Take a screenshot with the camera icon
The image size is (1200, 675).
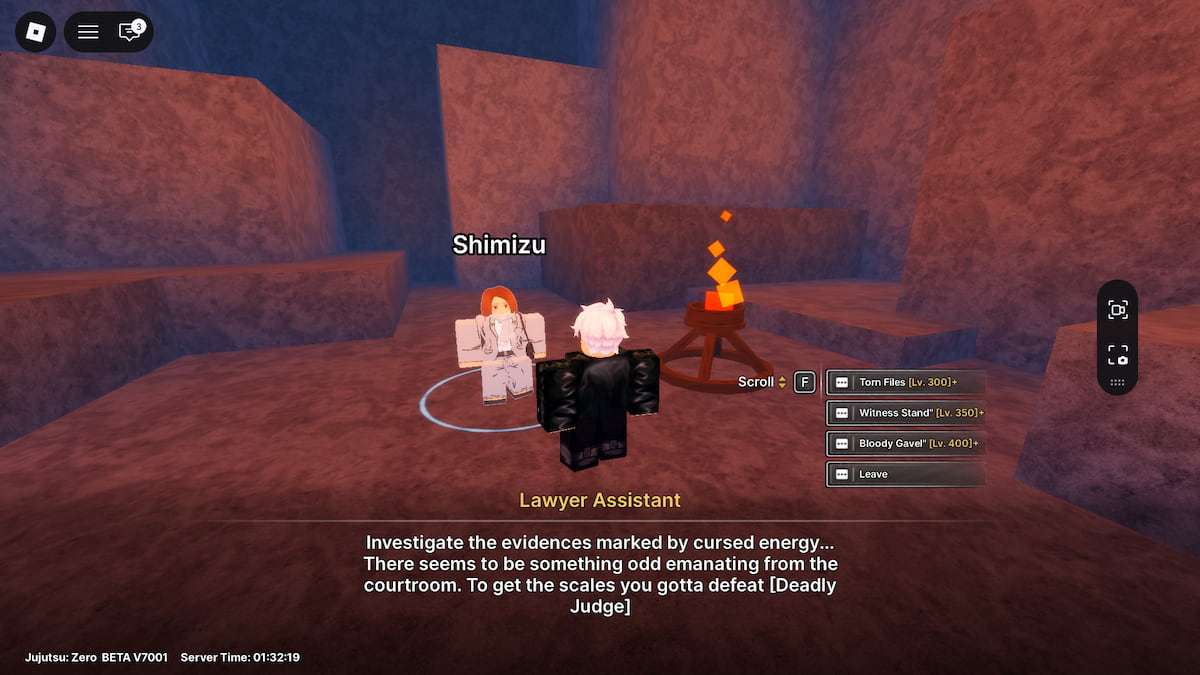[1117, 355]
